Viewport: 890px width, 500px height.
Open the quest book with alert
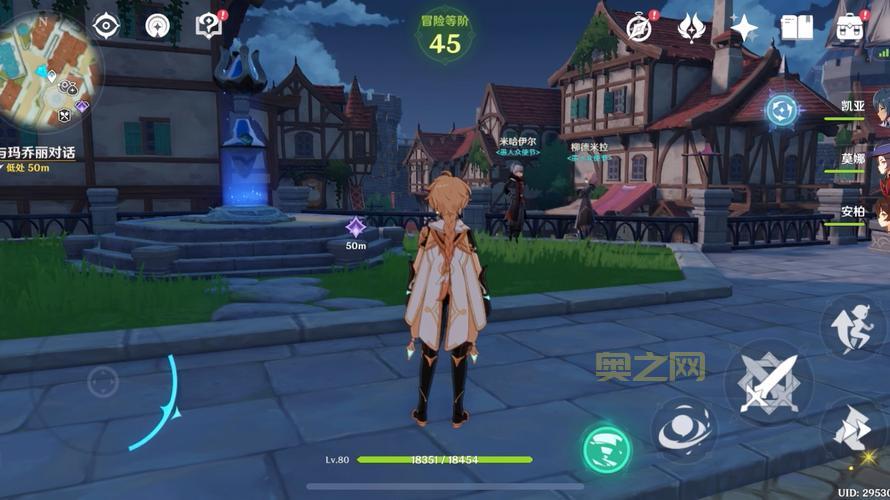point(208,25)
